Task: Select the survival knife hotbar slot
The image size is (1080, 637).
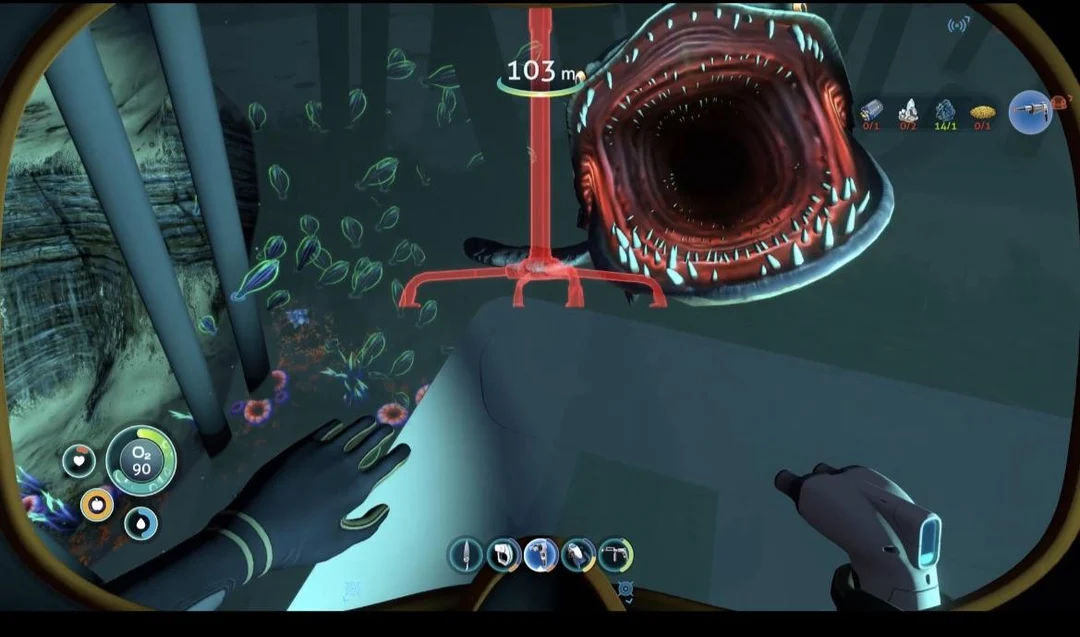Action: click(x=465, y=553)
